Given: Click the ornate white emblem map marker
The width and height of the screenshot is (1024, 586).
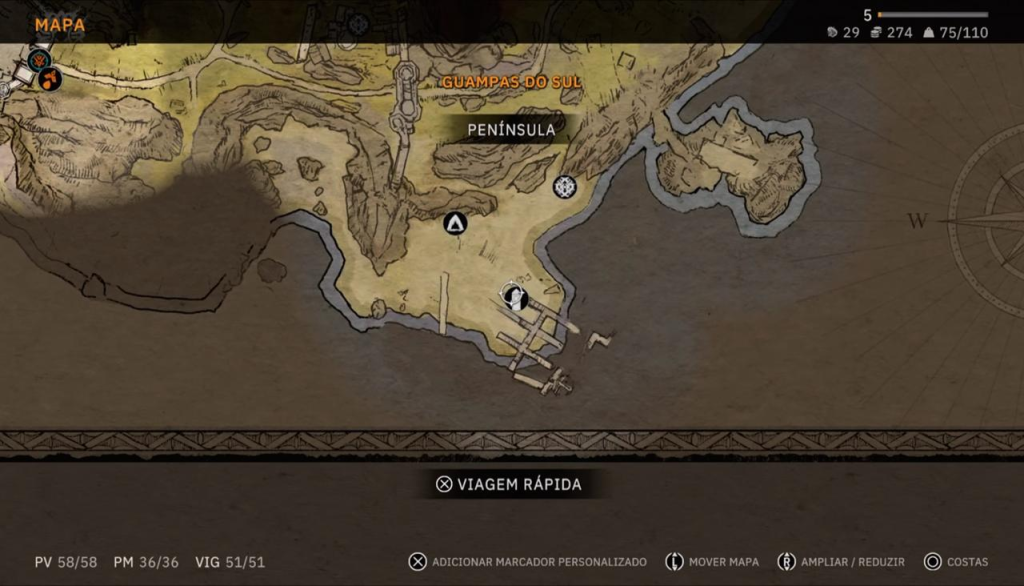Looking at the screenshot, I should coord(565,186).
